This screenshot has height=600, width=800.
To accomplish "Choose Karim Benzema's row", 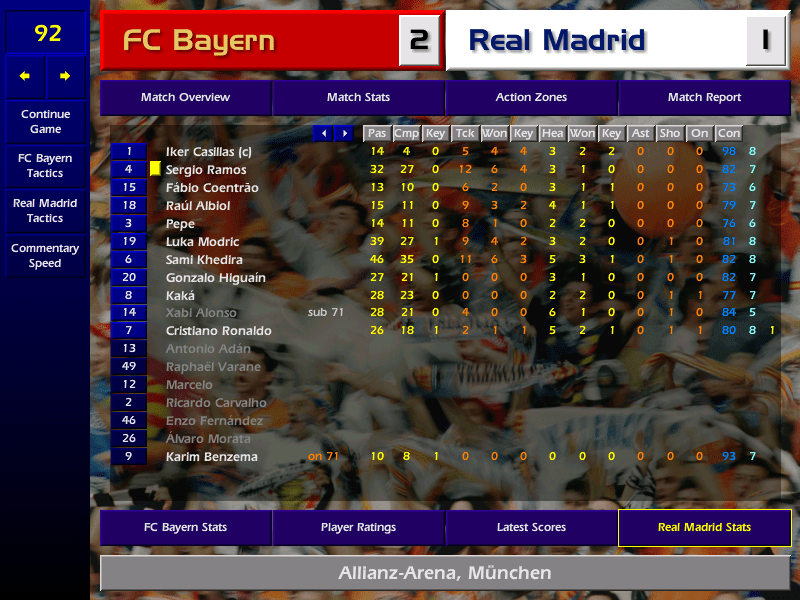I will [x=211, y=457].
